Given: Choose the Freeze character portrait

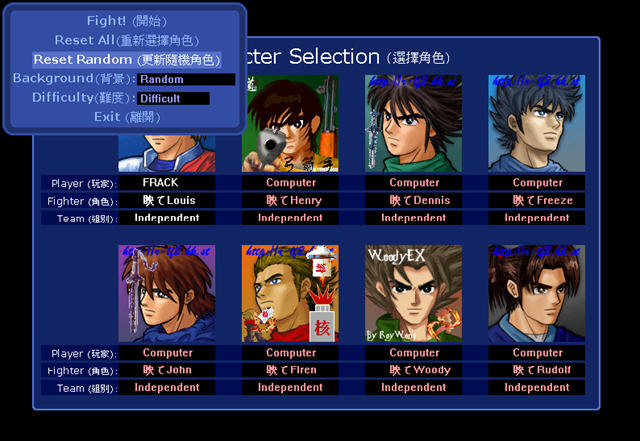Looking at the screenshot, I should point(537,124).
